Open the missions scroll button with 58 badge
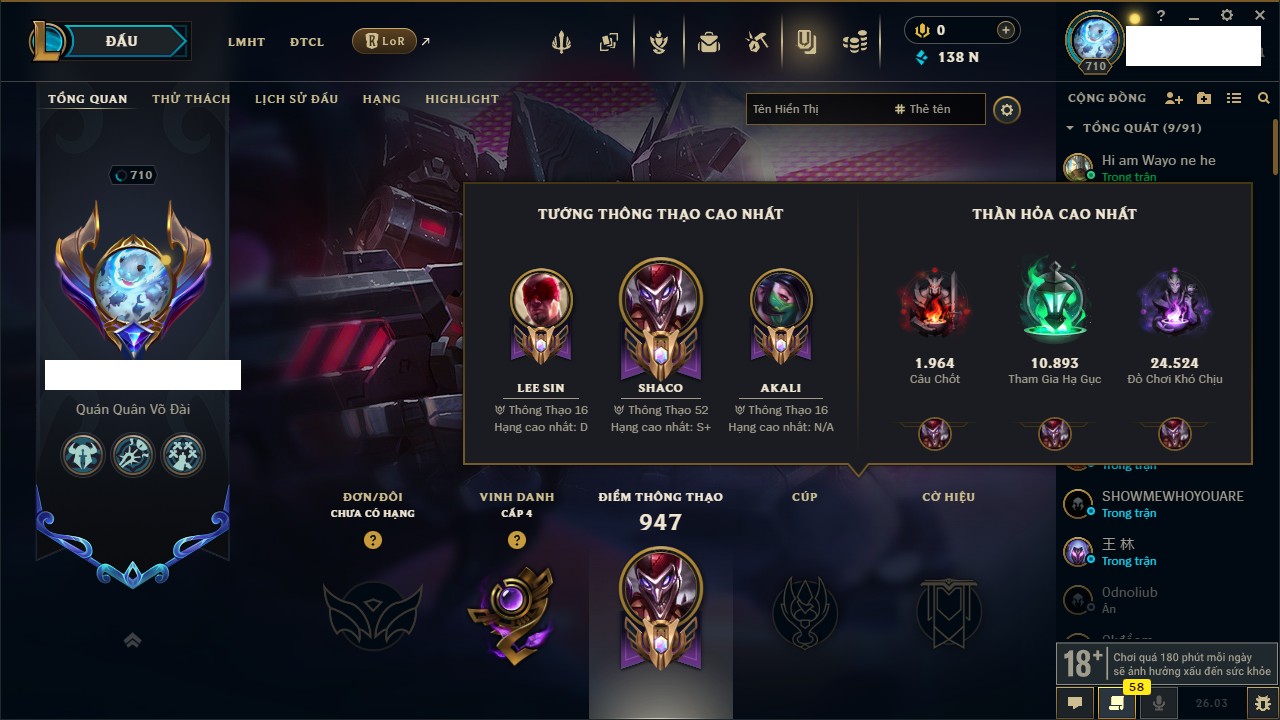The height and width of the screenshot is (720, 1280). pyautogui.click(x=1116, y=703)
